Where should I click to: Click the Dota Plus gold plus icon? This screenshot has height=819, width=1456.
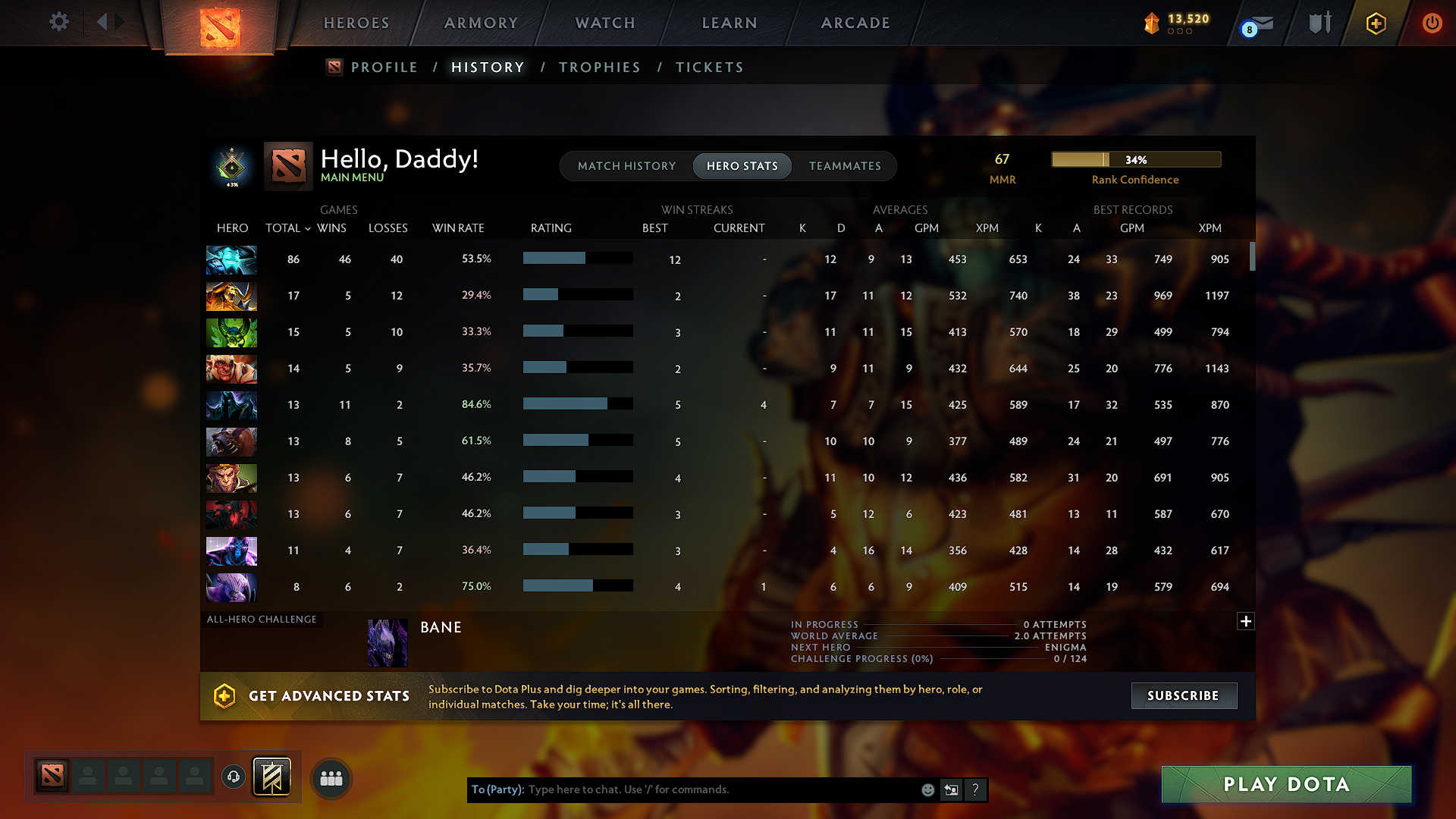coord(1375,24)
